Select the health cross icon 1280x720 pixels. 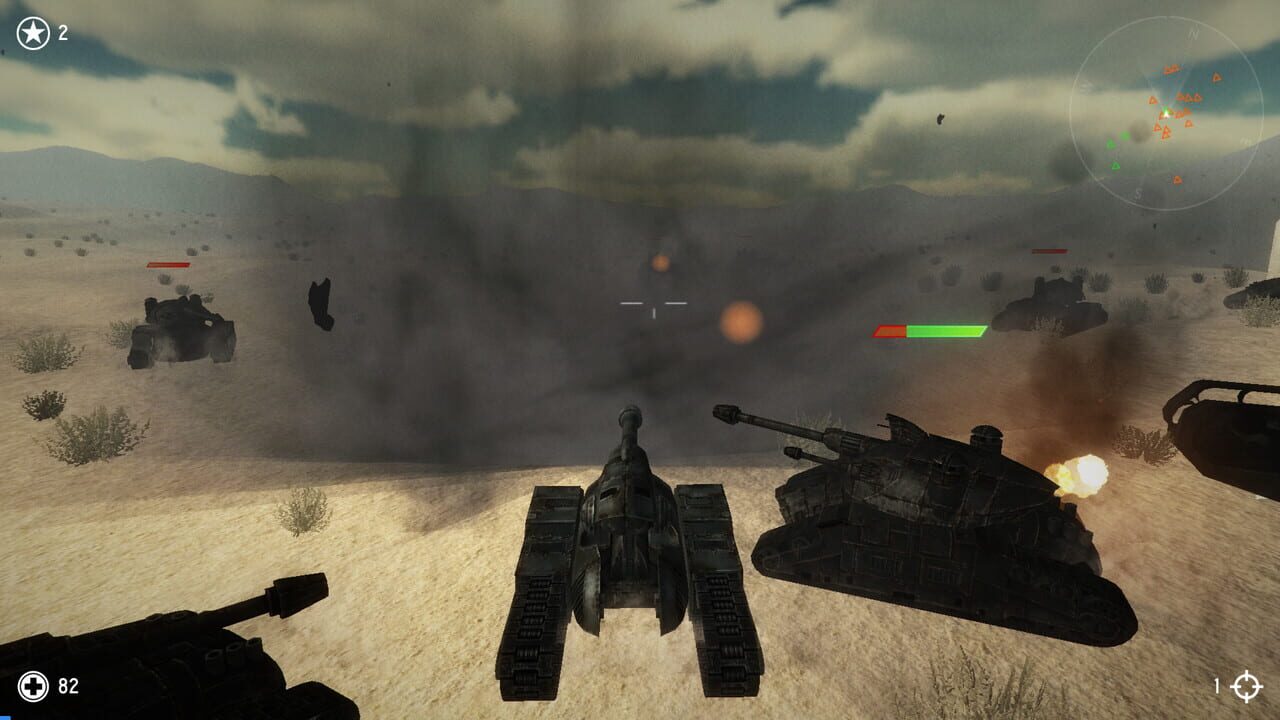(34, 688)
